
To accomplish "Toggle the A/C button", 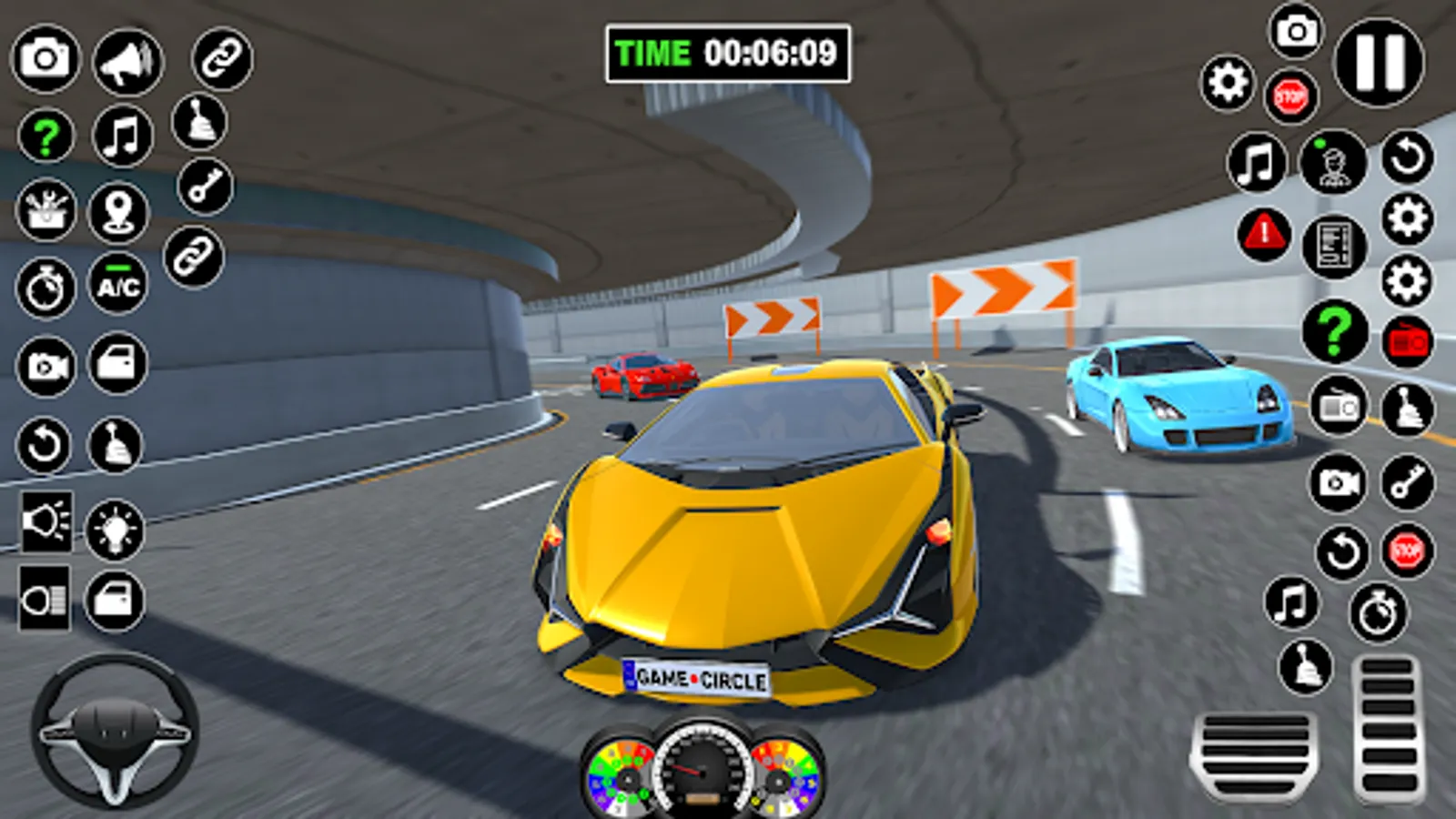I will pyautogui.click(x=118, y=285).
